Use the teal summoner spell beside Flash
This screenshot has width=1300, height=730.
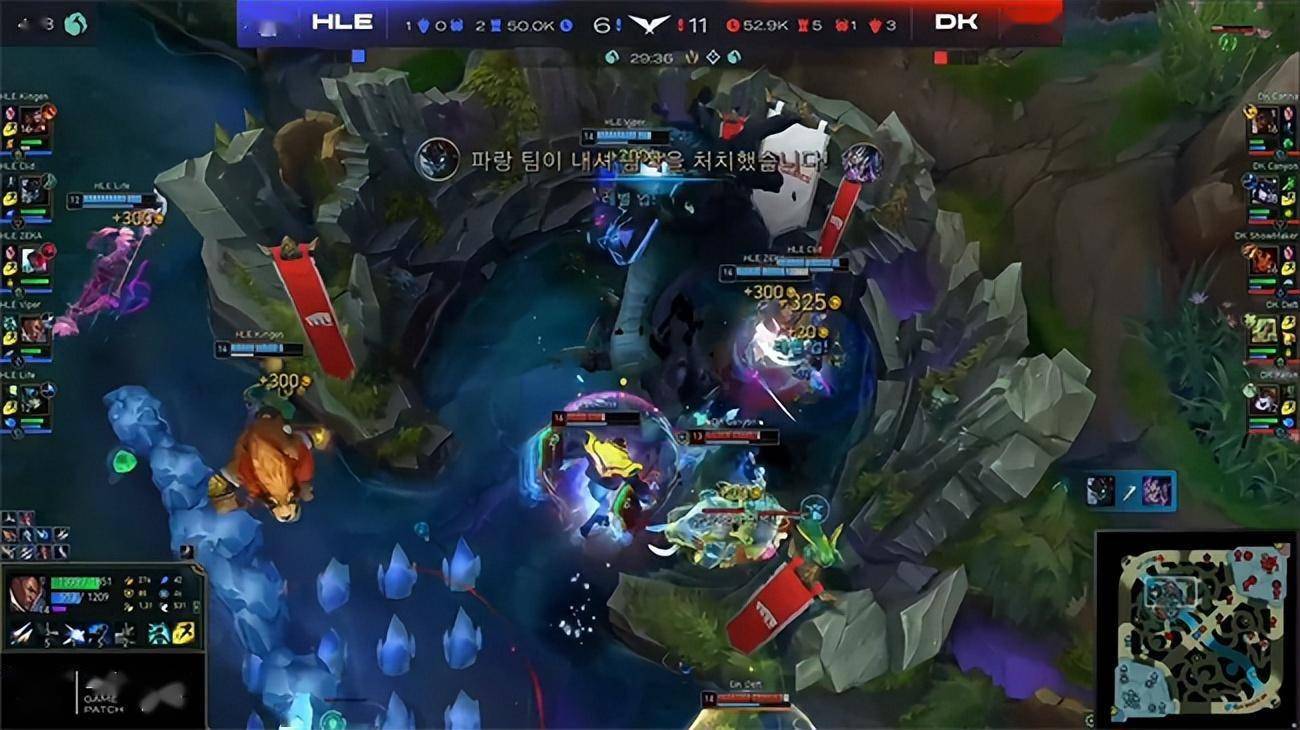[x=160, y=633]
